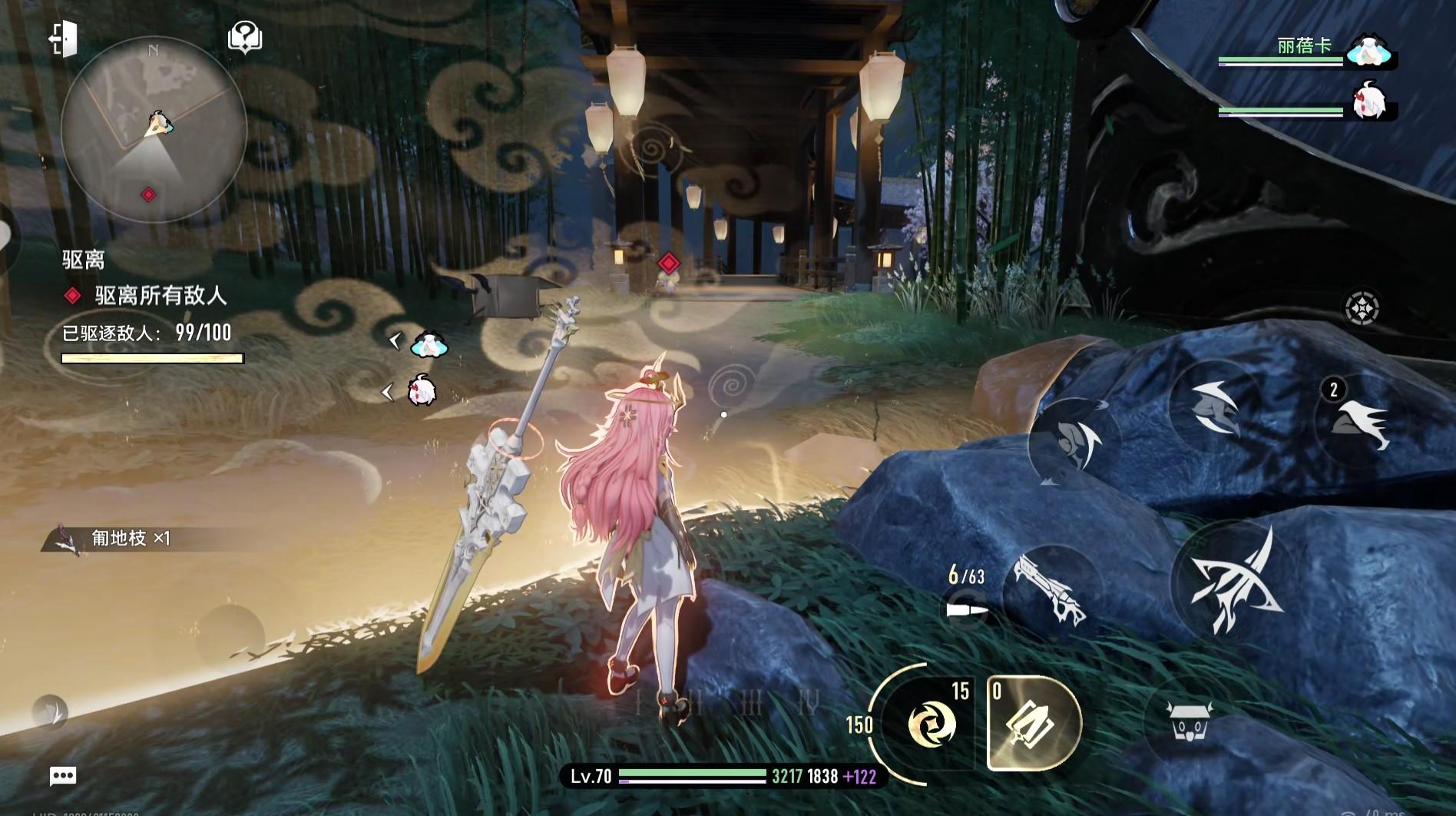Viewport: 1456px width, 816px height.
Task: Tap the feather icon at bottom left
Action: pos(51,712)
